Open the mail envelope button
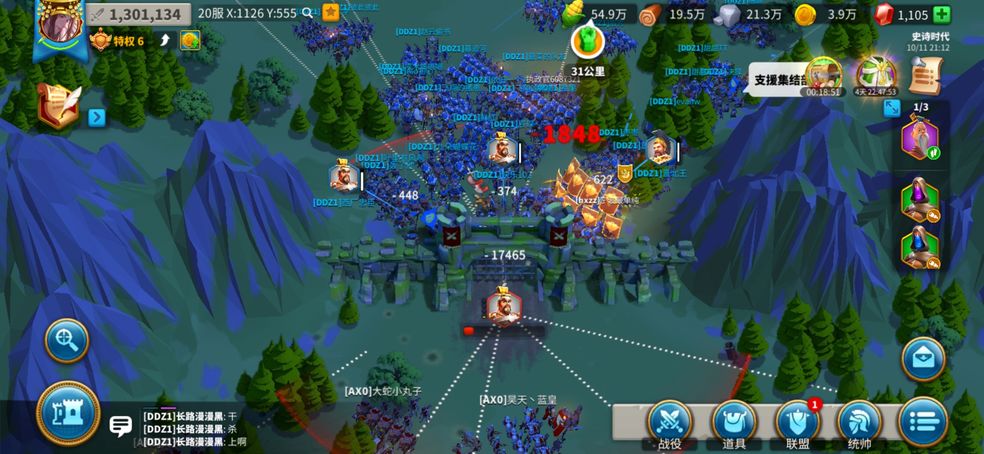This screenshot has height=454, width=984. pyautogui.click(x=923, y=358)
